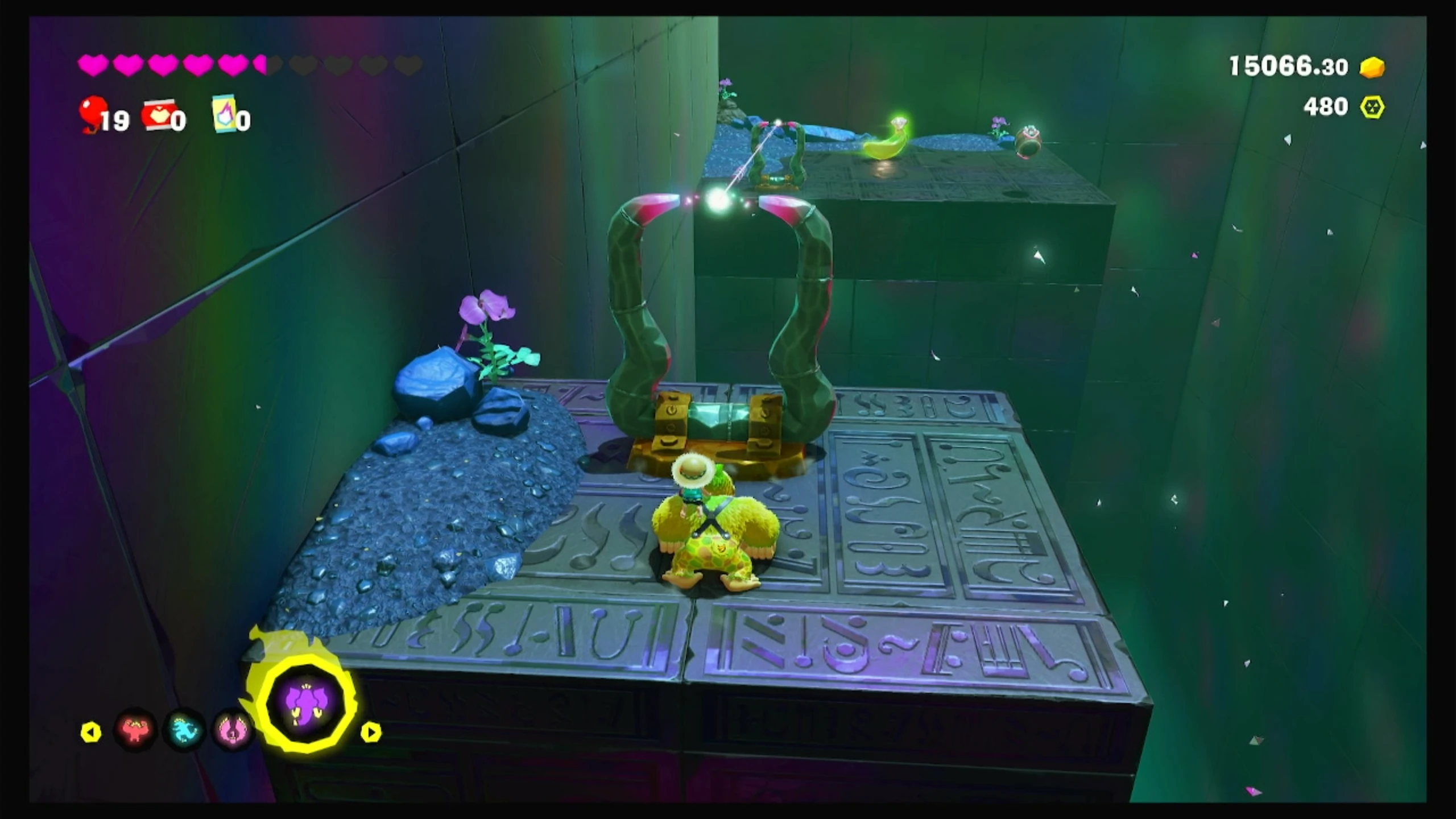Click the red balloon icon
Image resolution: width=1456 pixels, height=819 pixels.
[x=93, y=113]
